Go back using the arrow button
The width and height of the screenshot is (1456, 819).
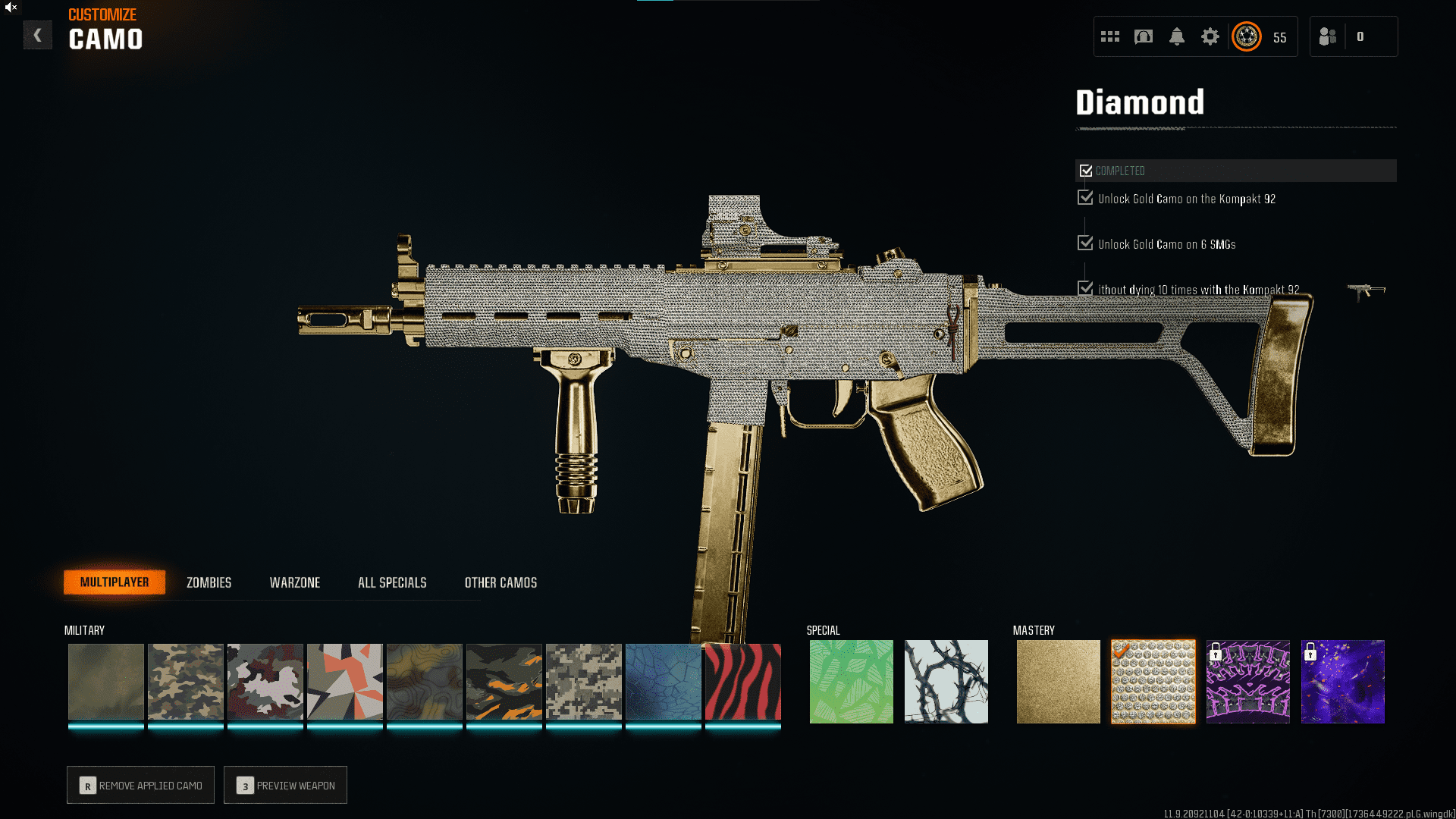37,35
